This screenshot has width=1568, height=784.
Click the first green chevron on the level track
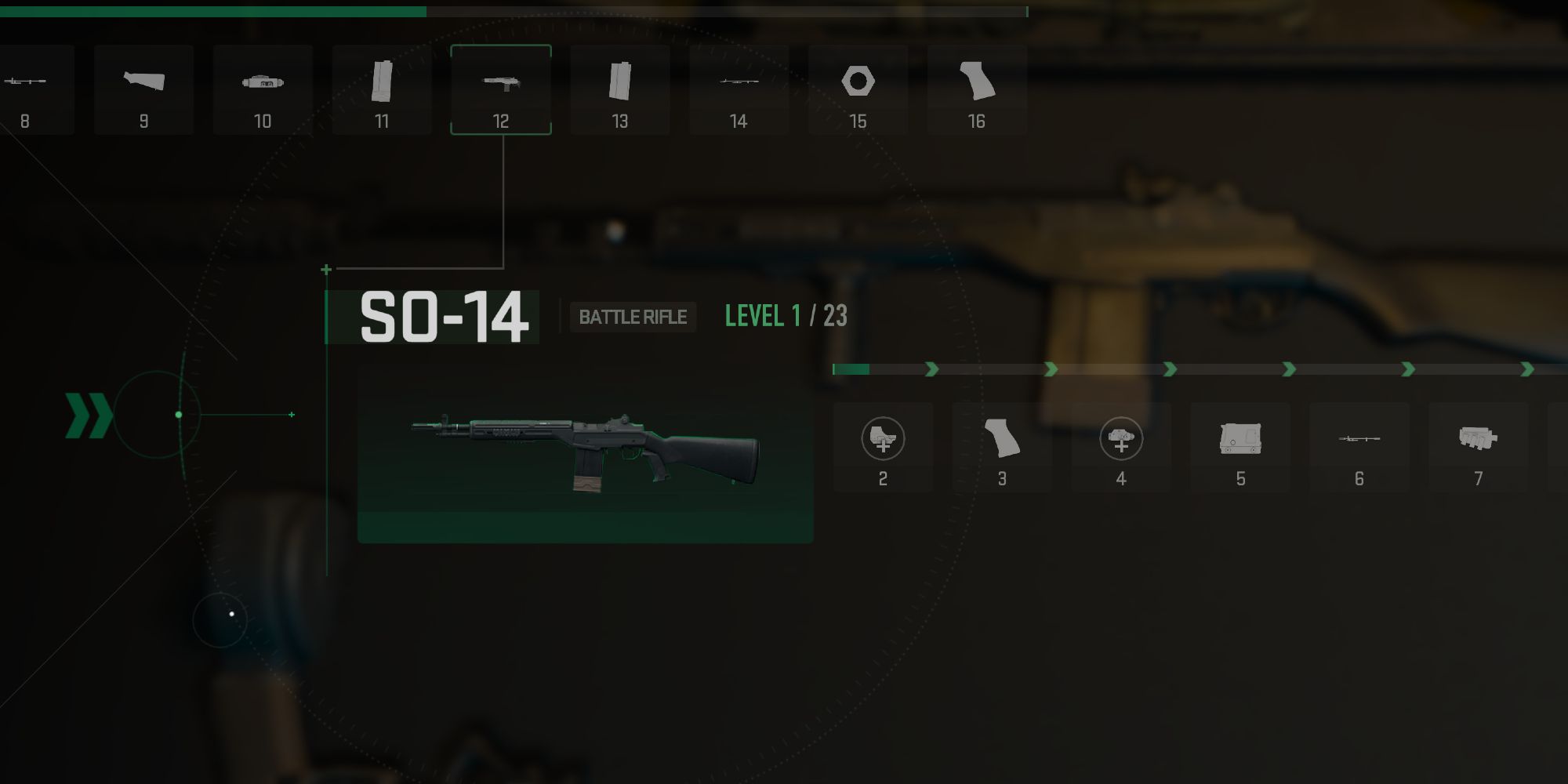tap(933, 368)
